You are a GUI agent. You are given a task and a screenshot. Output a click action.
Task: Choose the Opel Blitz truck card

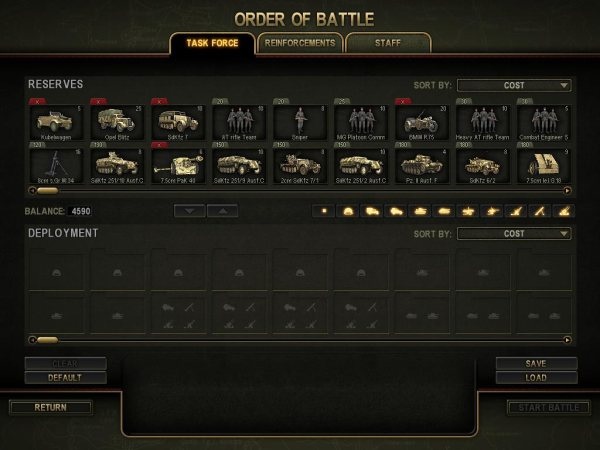[x=115, y=122]
